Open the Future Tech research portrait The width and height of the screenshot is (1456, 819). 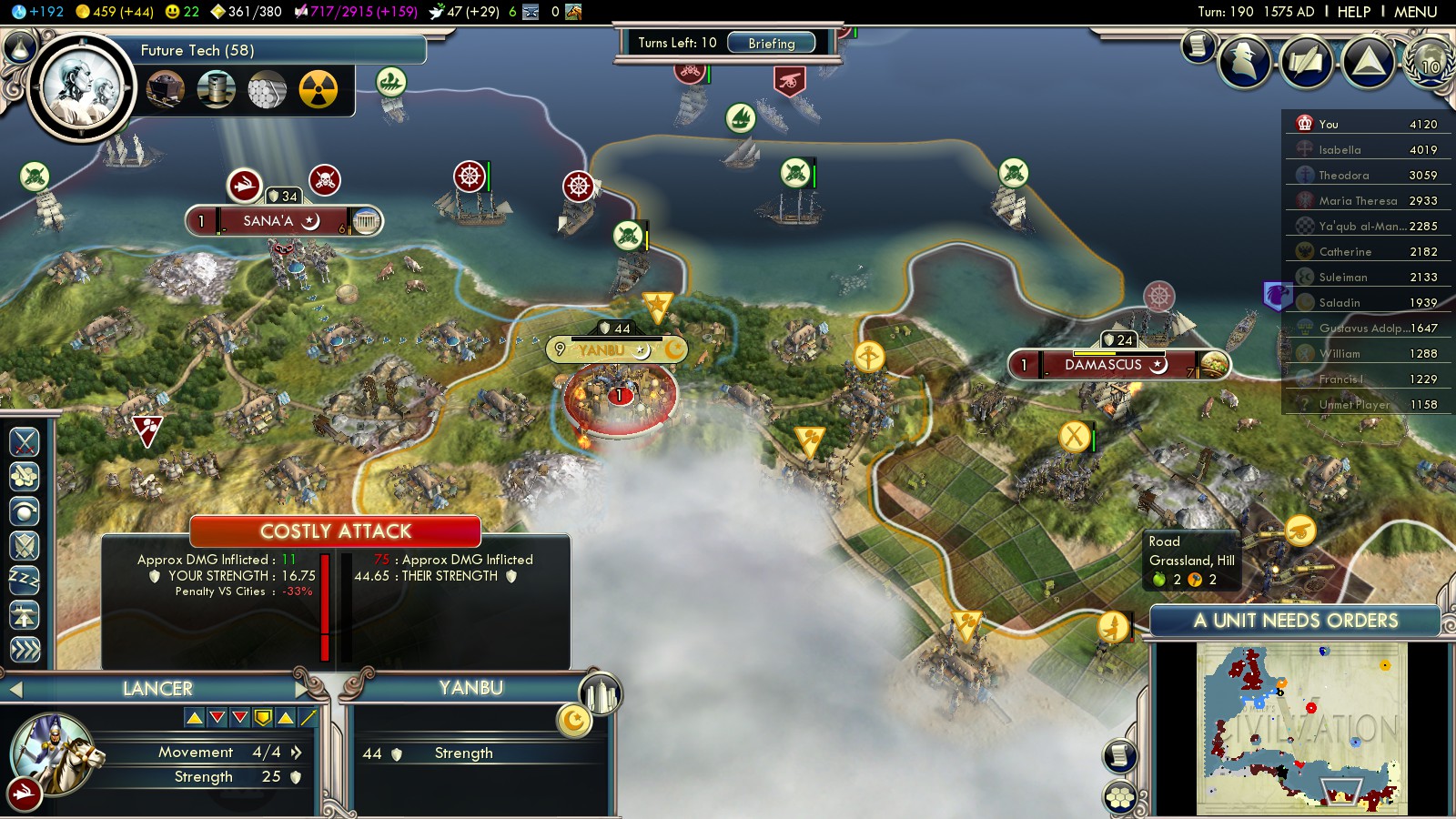(80, 88)
